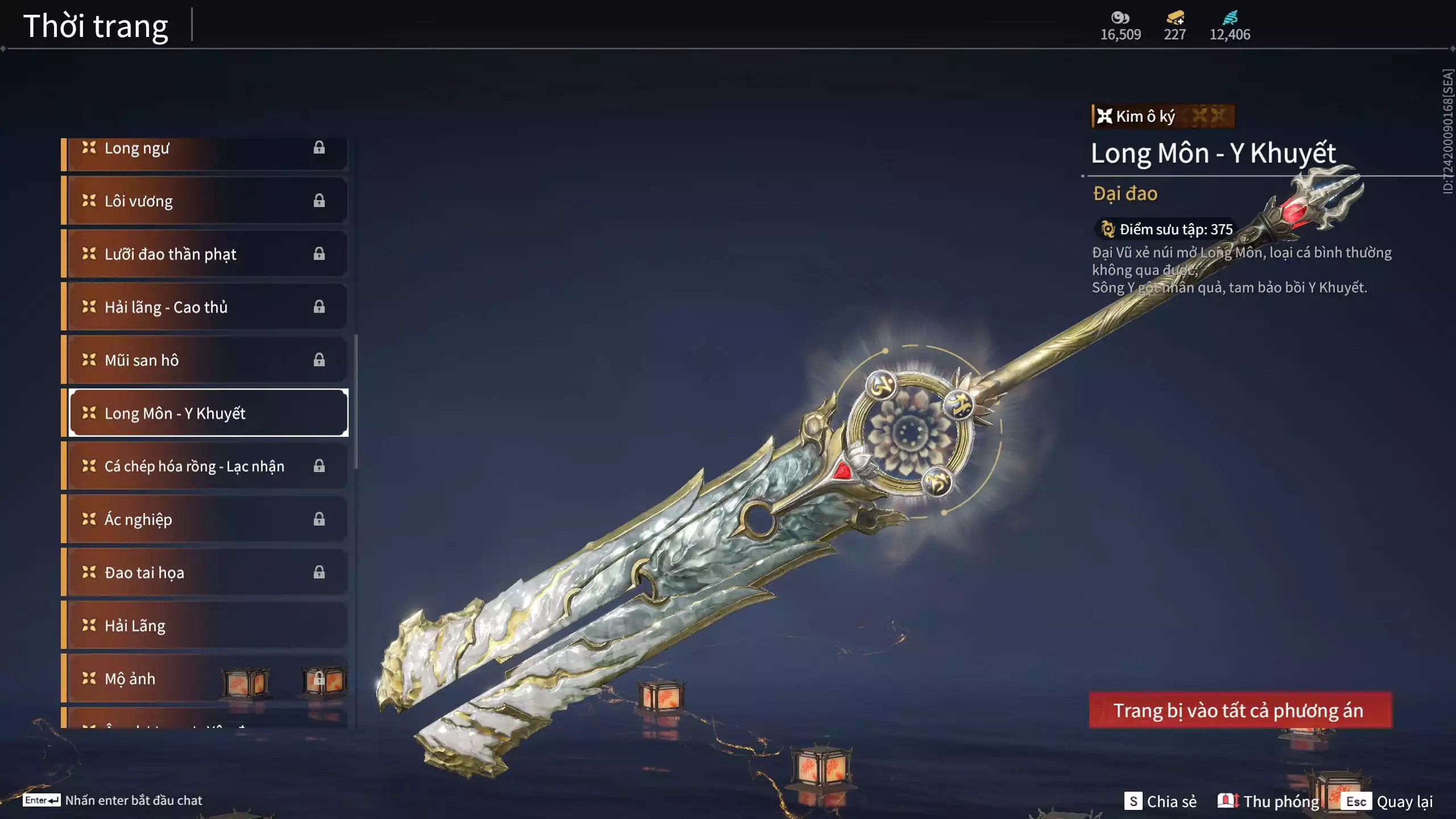Choose the unlocked Hải Lãng skin

205,626
